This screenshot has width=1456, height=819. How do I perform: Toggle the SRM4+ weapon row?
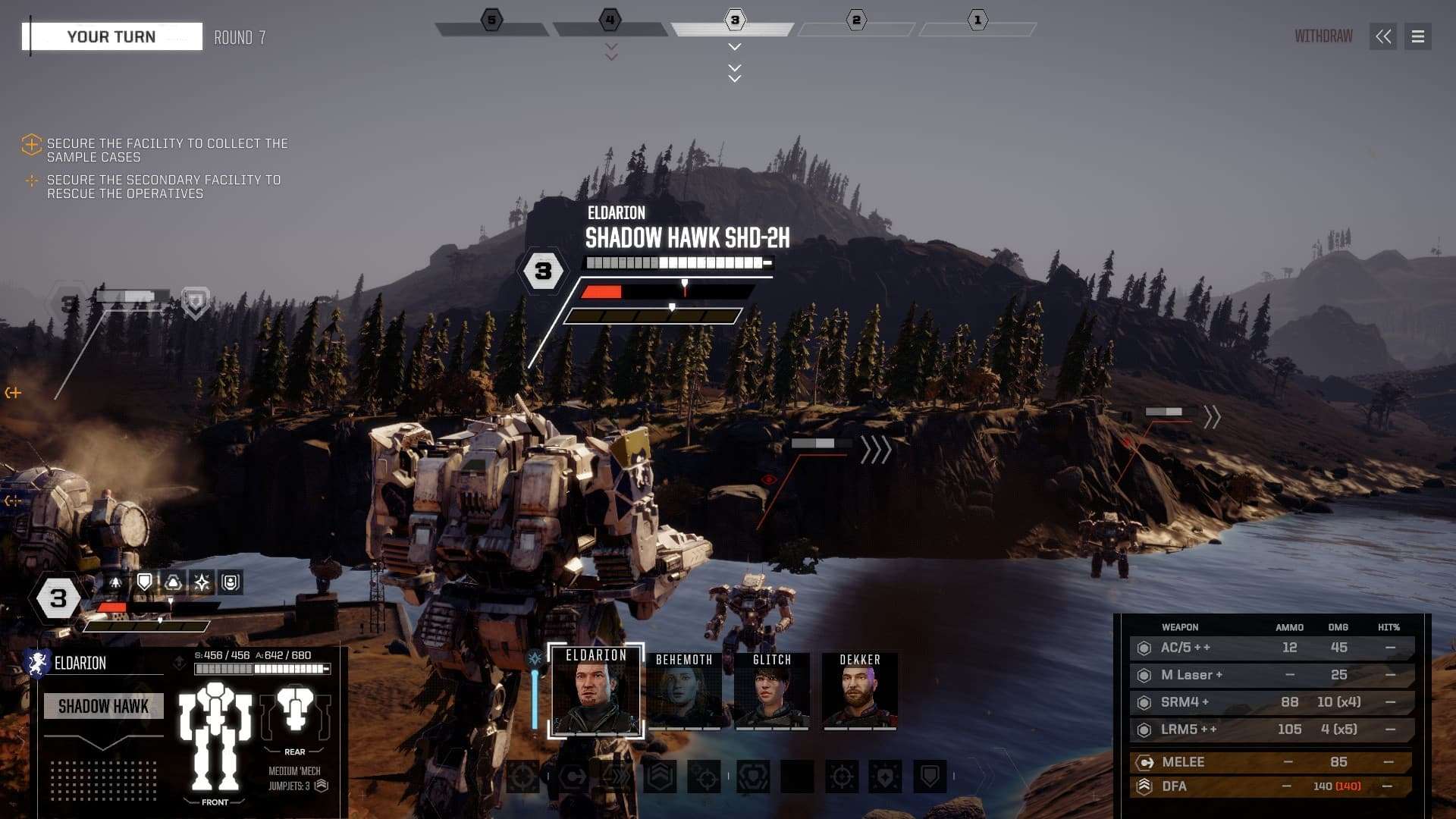pyautogui.click(x=1271, y=702)
